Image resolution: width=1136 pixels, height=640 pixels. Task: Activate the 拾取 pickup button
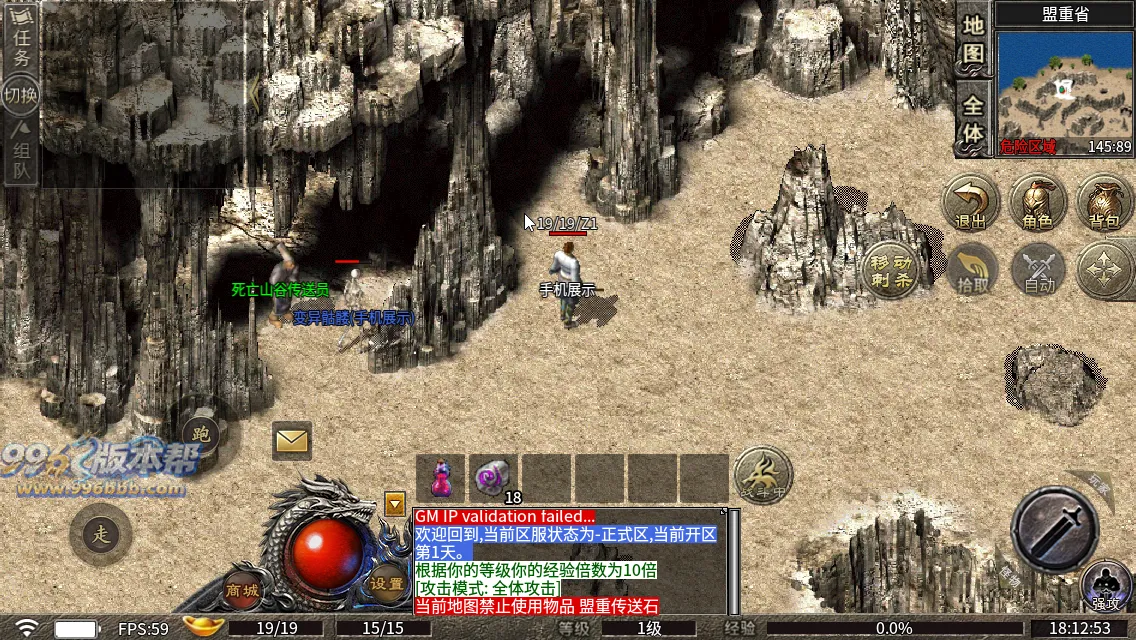point(972,270)
